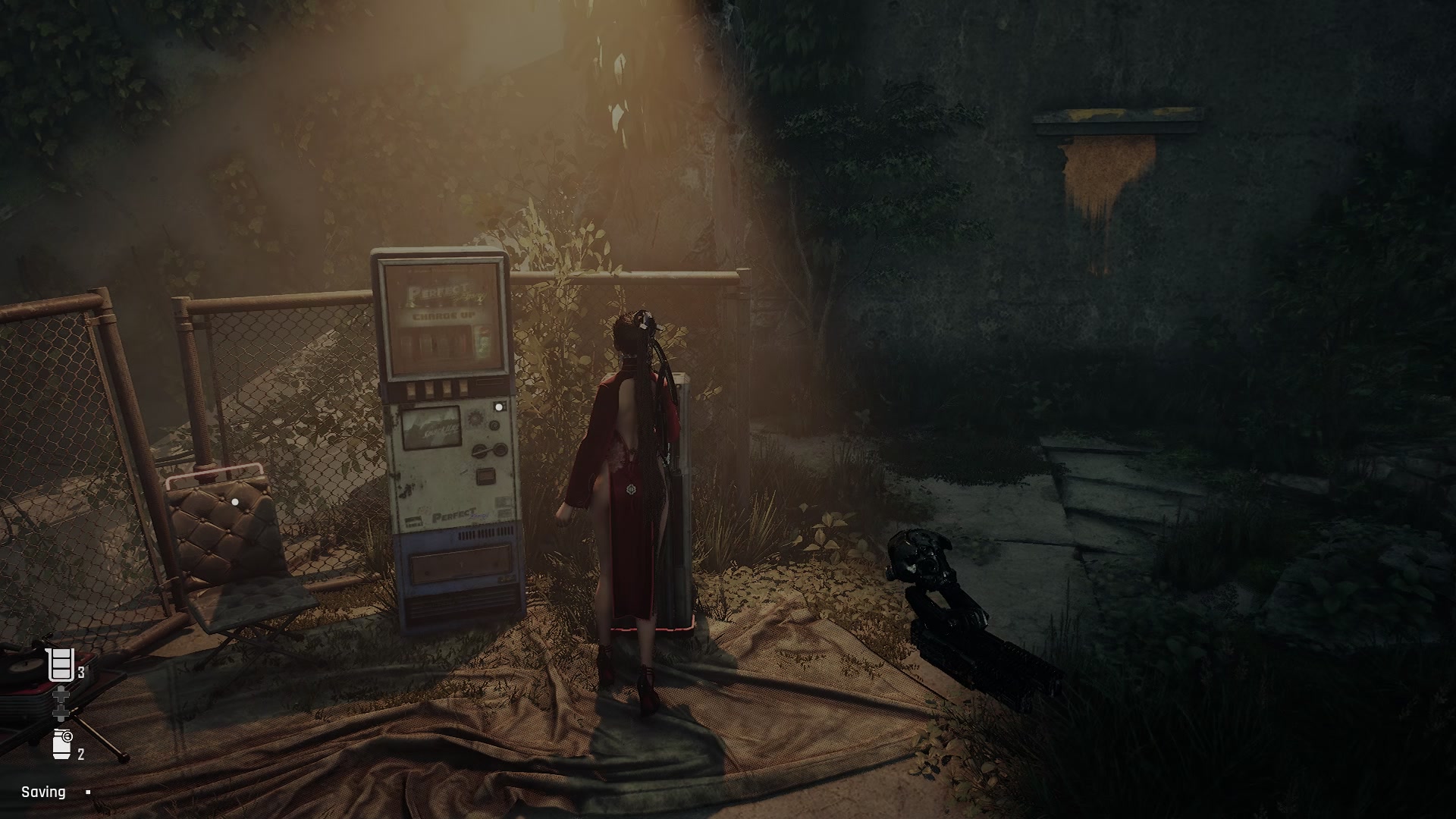Viewport: 1456px width, 819px height.
Task: Click the white interaction dot on vending machine
Action: click(x=499, y=407)
